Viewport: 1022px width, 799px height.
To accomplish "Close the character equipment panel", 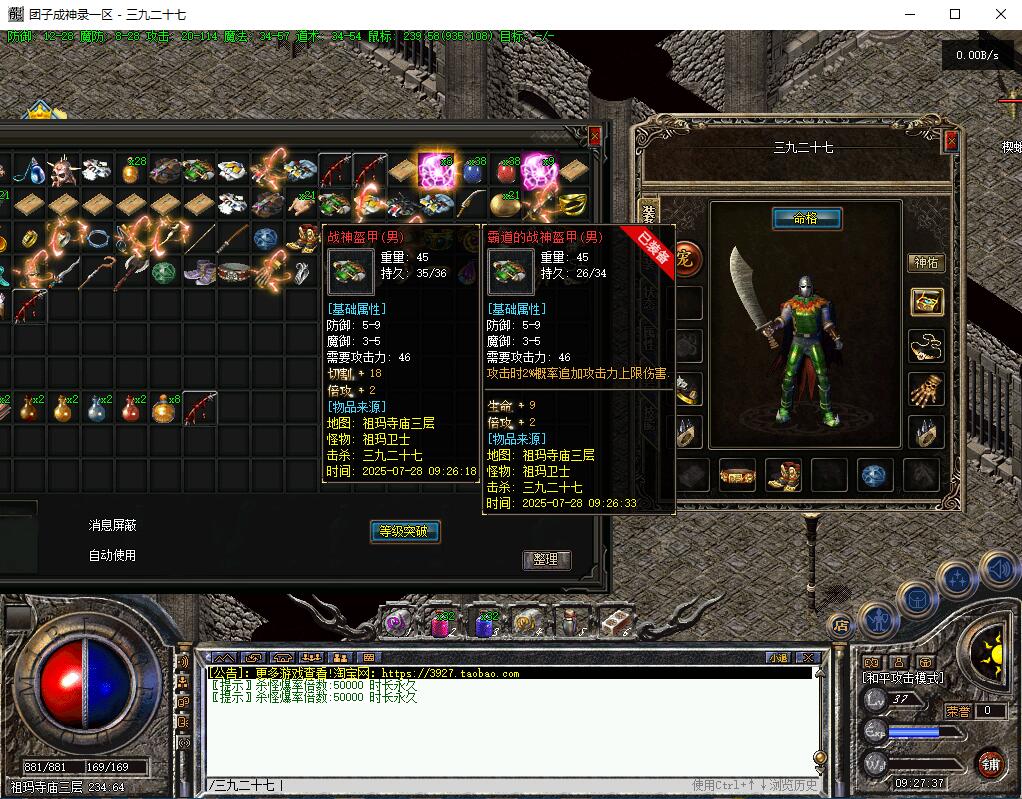I will click(950, 141).
